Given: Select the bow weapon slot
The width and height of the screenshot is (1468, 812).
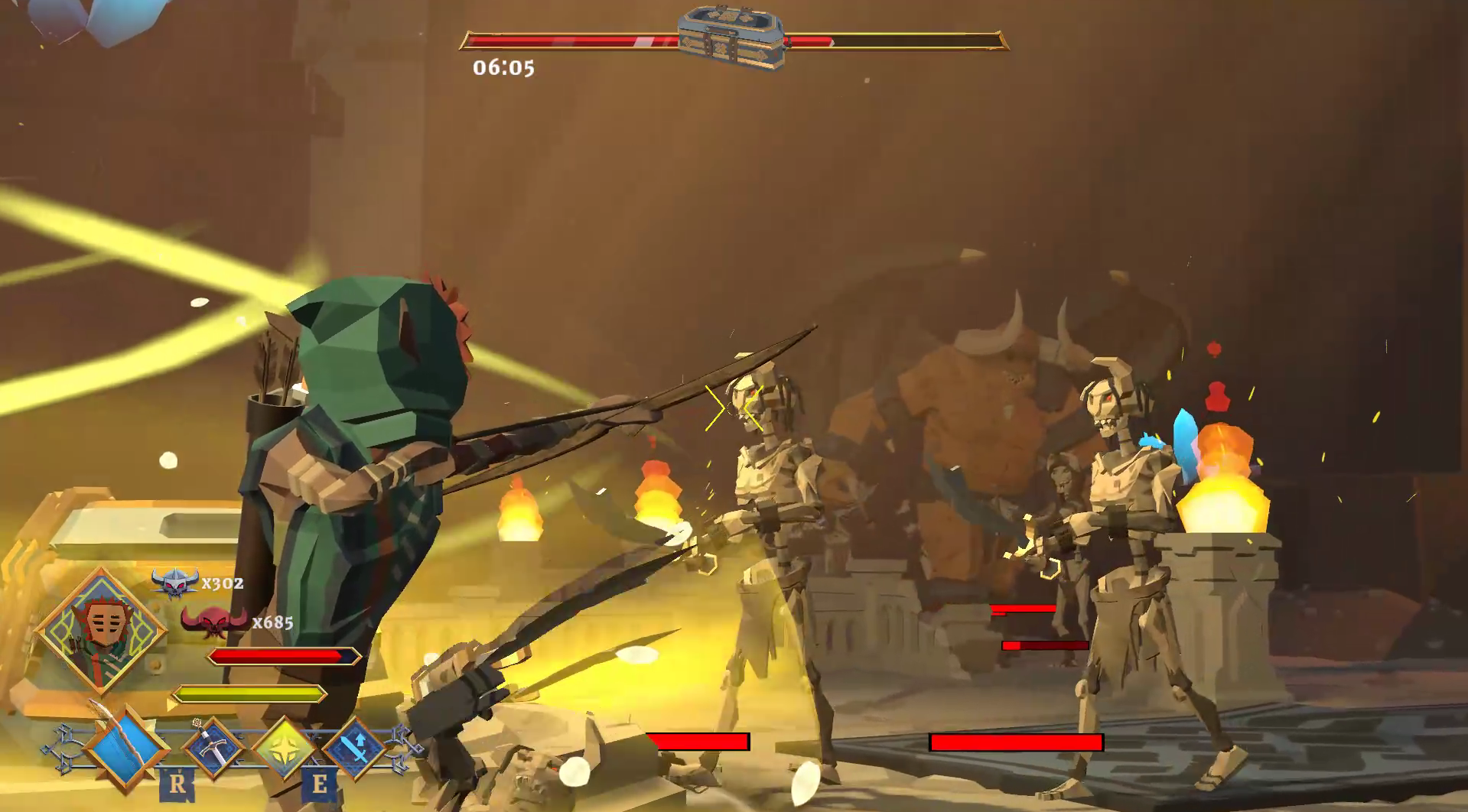Looking at the screenshot, I should 125,745.
